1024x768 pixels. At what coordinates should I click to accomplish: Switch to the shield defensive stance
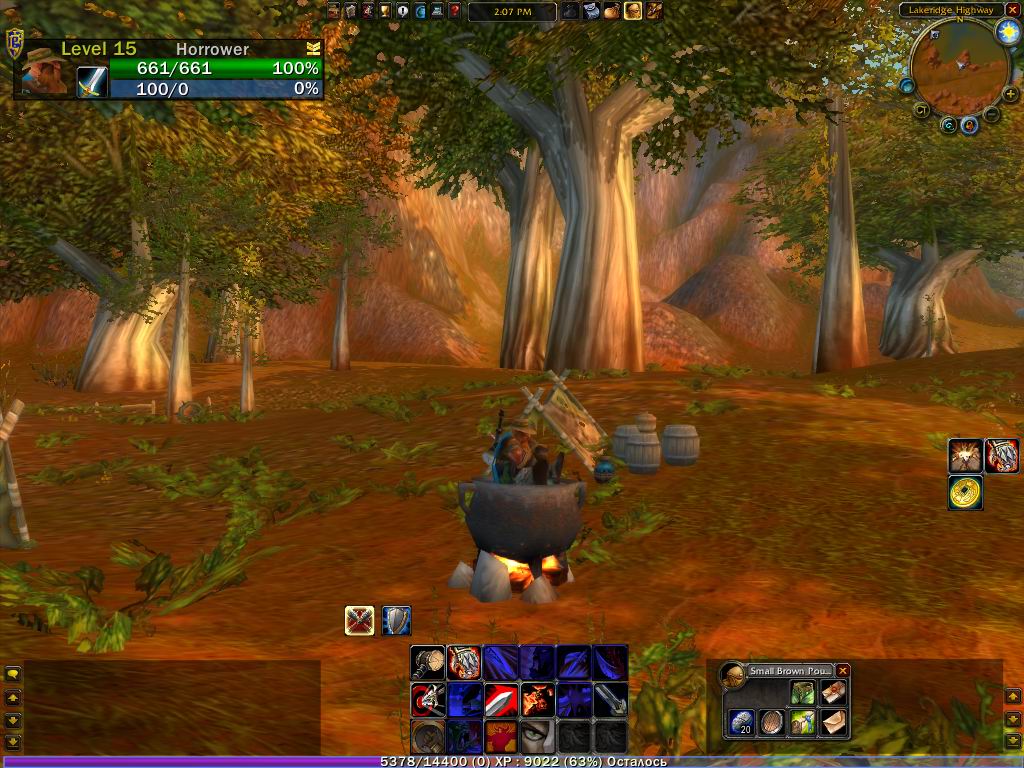(x=396, y=621)
